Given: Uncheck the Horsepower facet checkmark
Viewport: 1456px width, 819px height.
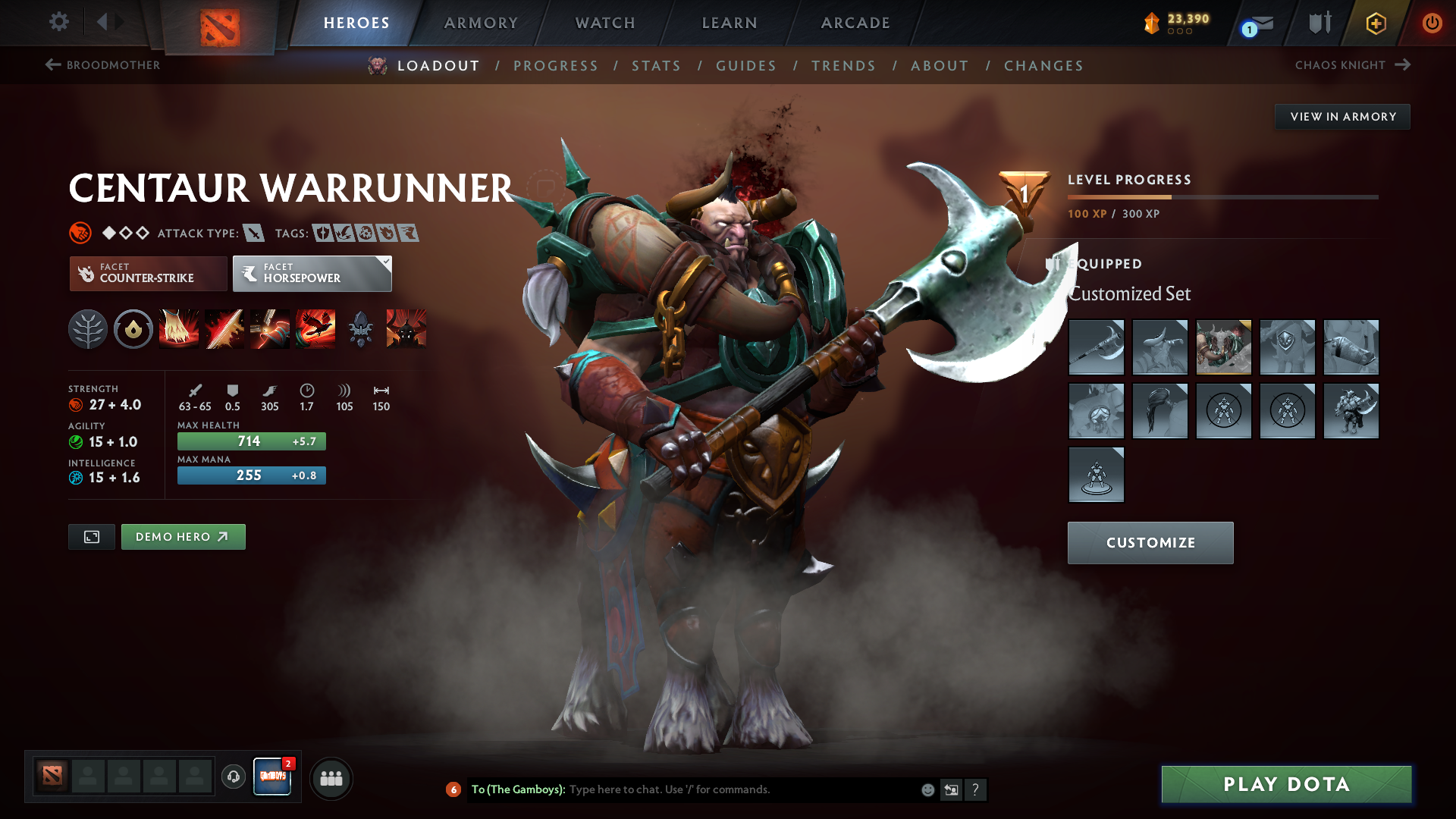Looking at the screenshot, I should point(385,261).
